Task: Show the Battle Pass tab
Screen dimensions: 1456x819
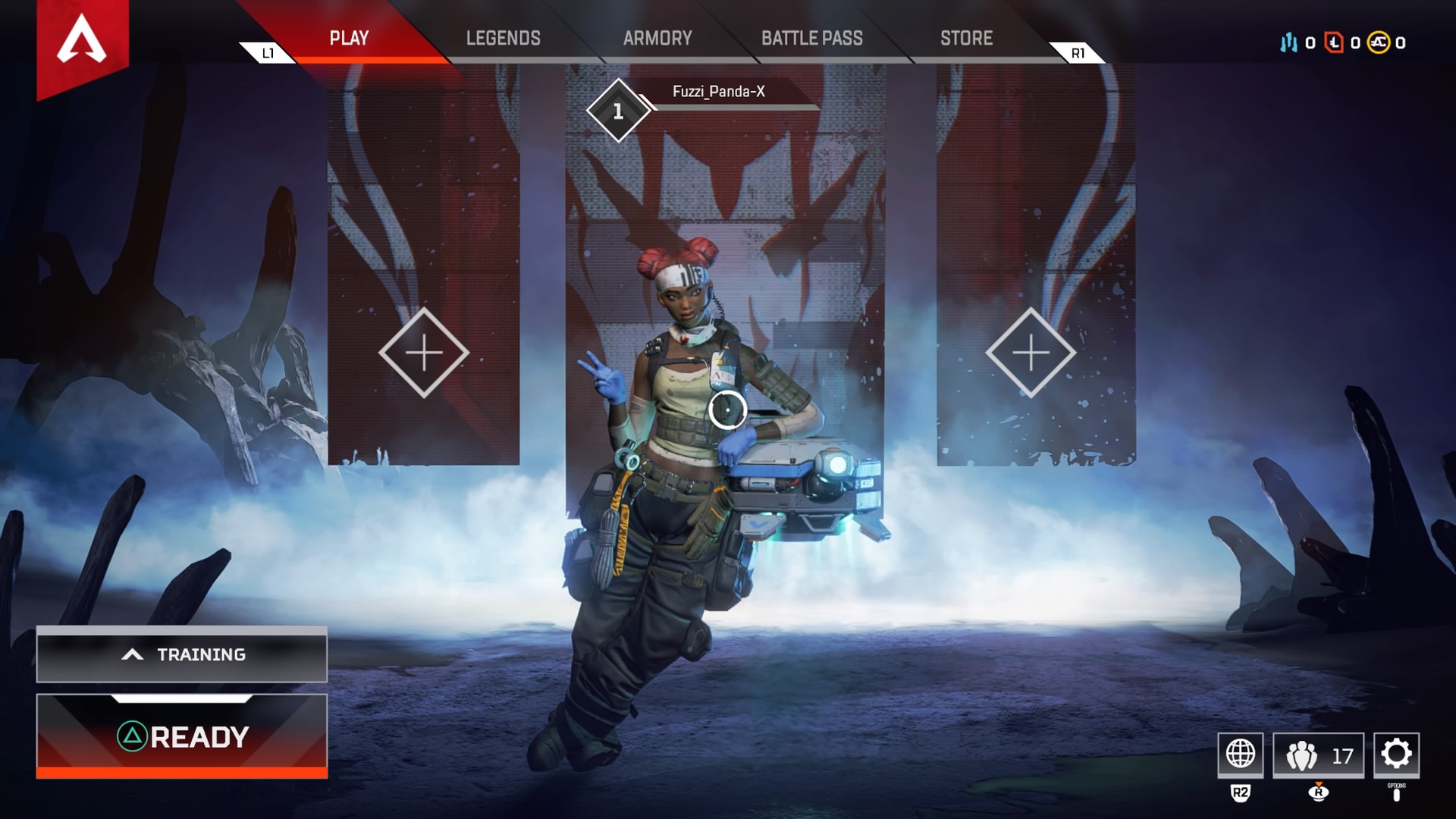Action: 811,38
